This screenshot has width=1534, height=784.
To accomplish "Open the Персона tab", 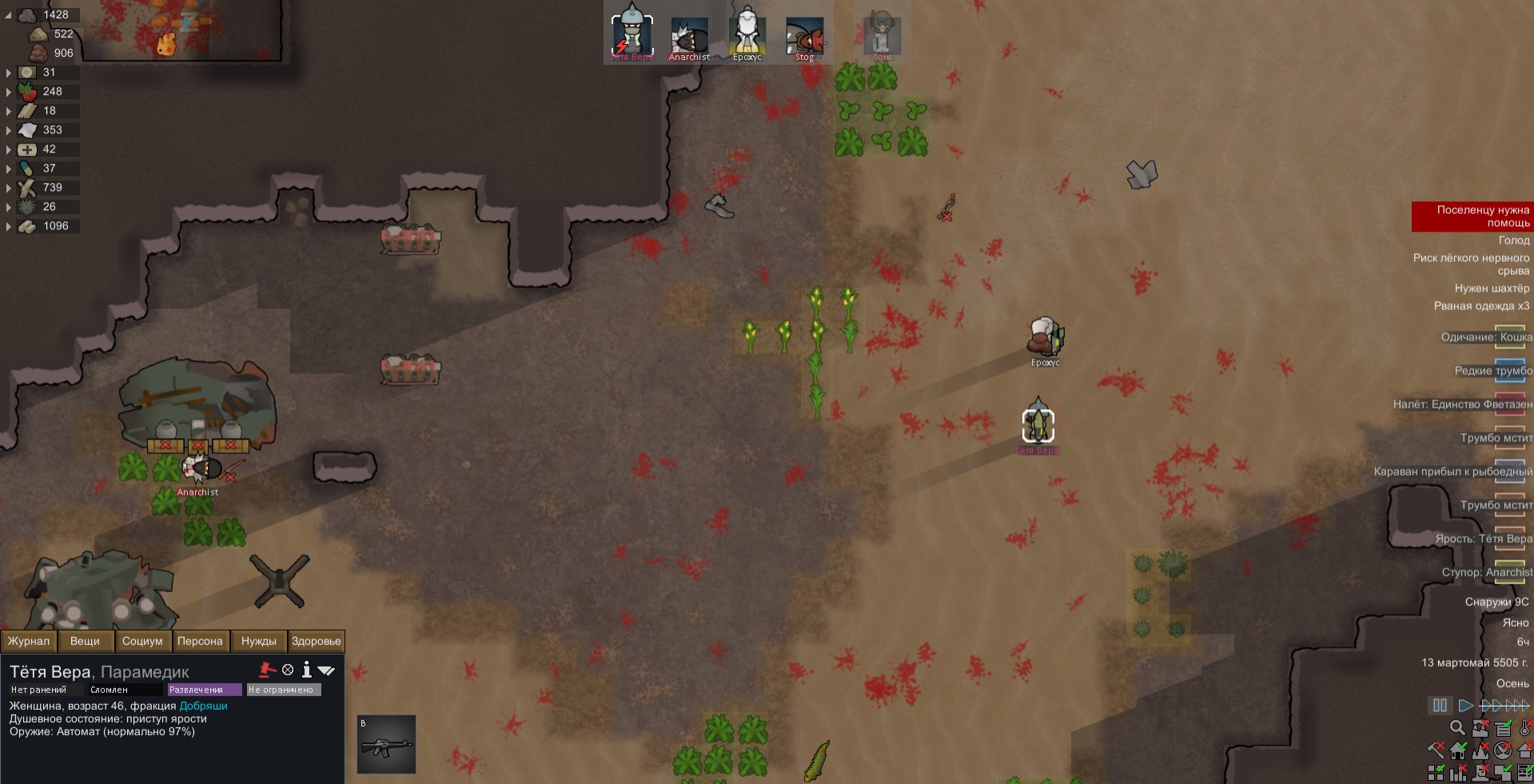I will tap(200, 641).
